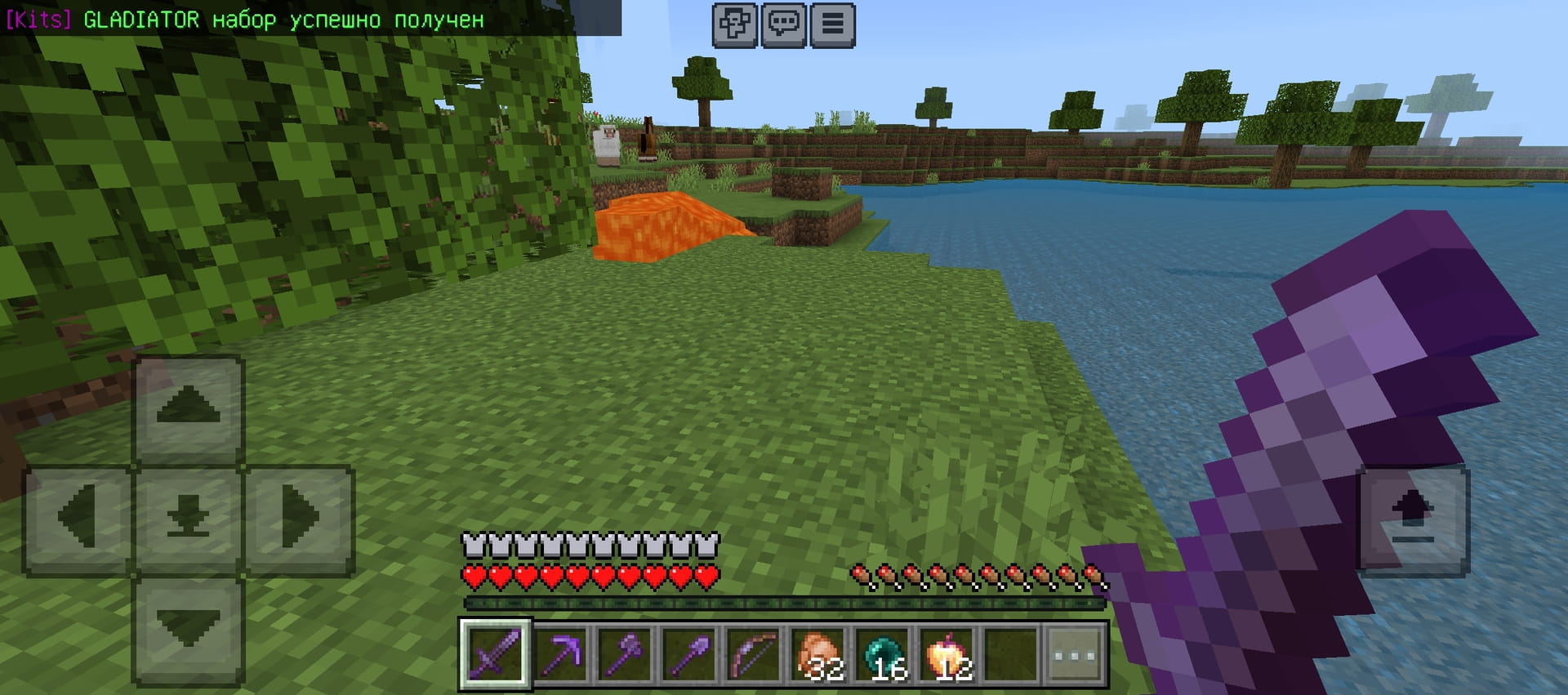The image size is (1568, 695).
Task: Select the 12 golden apples slot
Action: 948,654
